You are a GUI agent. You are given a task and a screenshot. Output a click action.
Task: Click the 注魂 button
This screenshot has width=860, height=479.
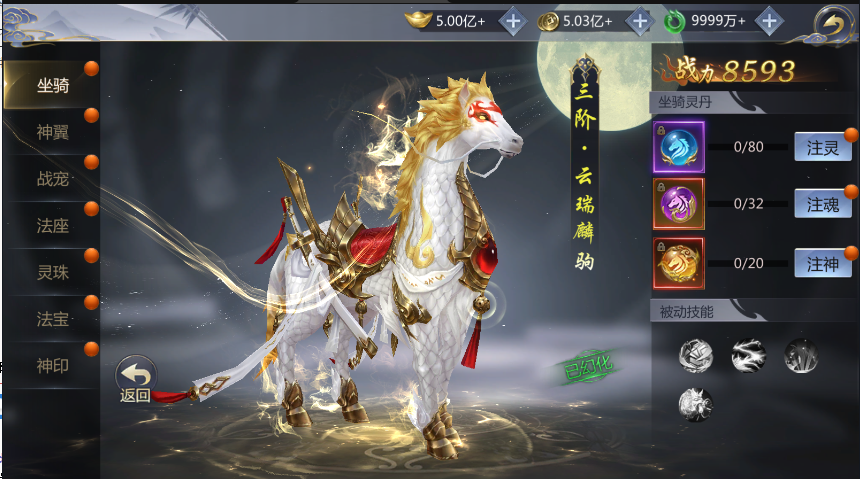click(x=823, y=205)
